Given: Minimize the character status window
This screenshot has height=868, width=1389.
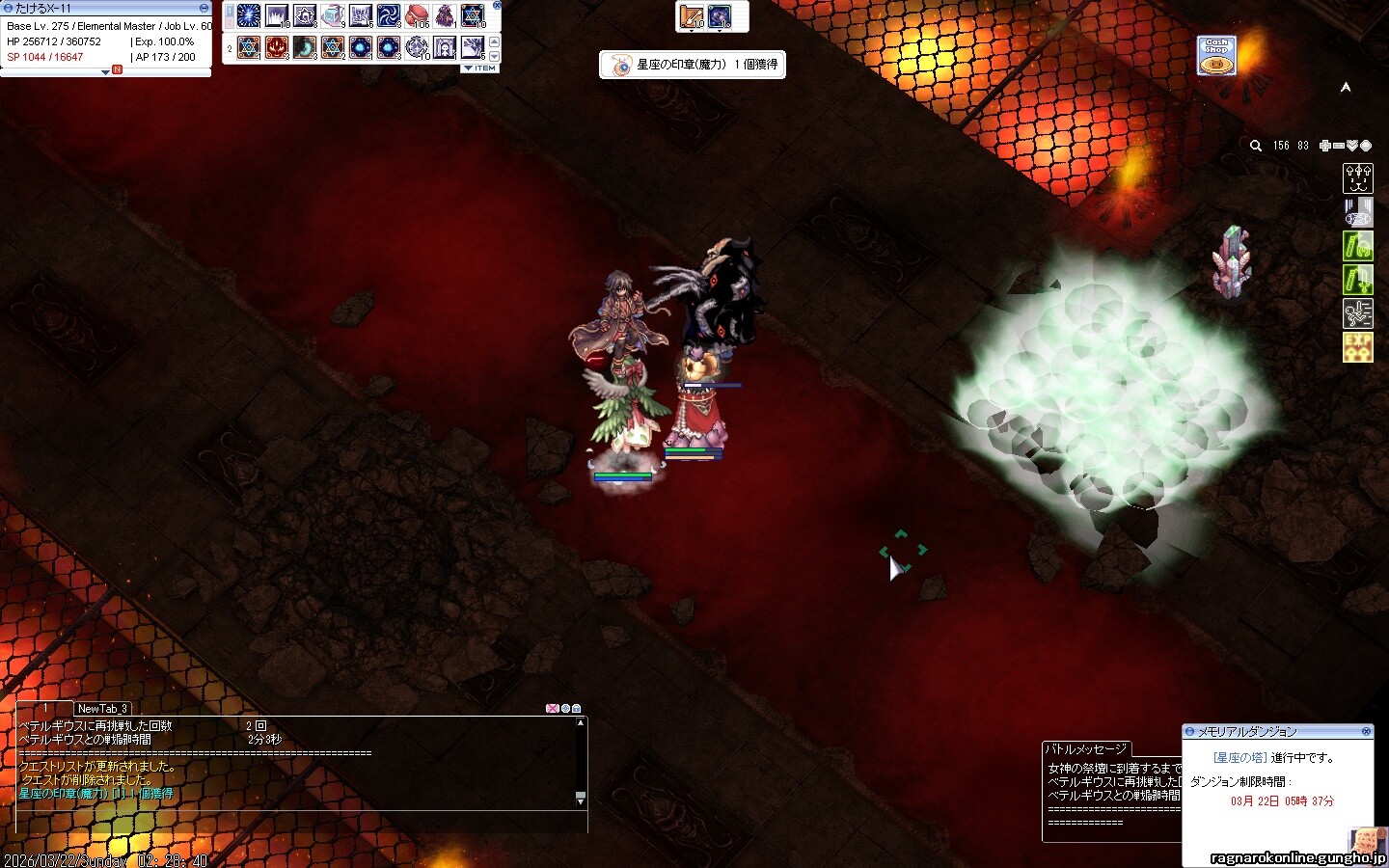Looking at the screenshot, I should [x=204, y=8].
